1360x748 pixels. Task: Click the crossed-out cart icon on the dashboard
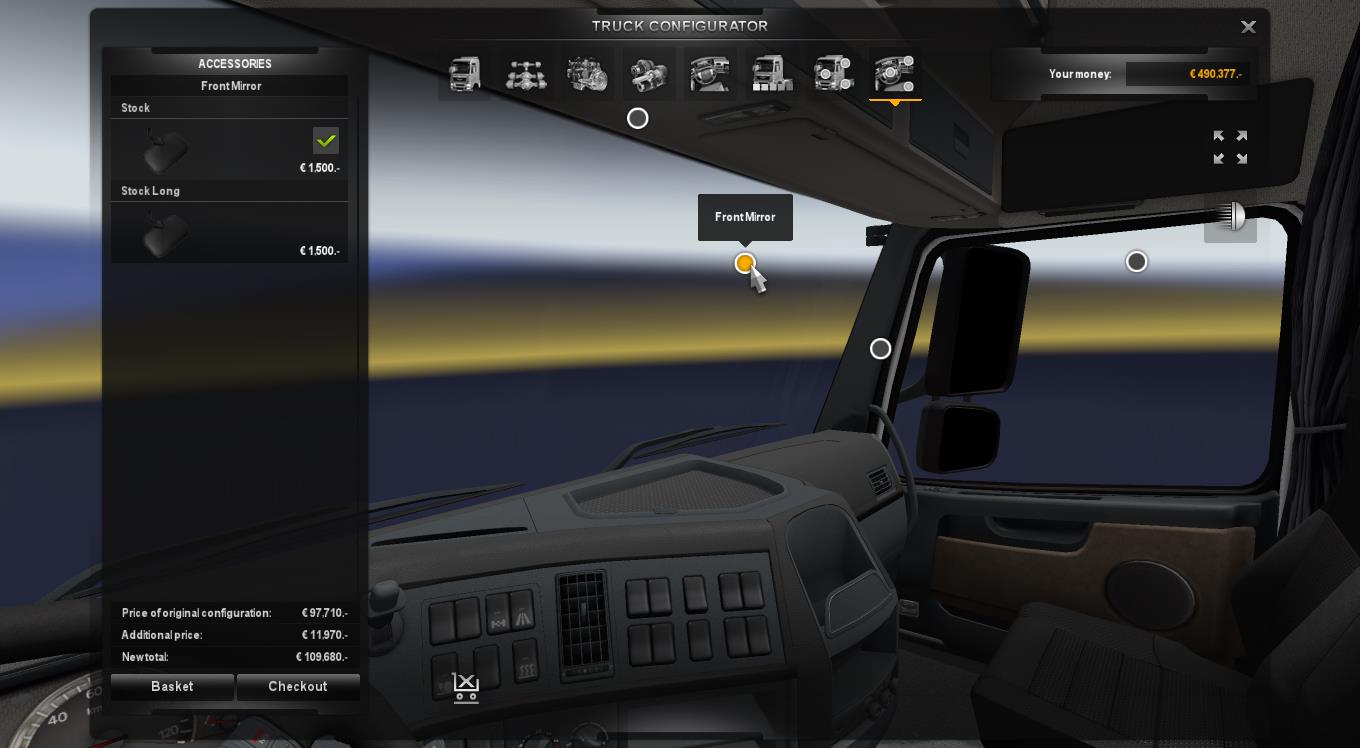tap(466, 688)
